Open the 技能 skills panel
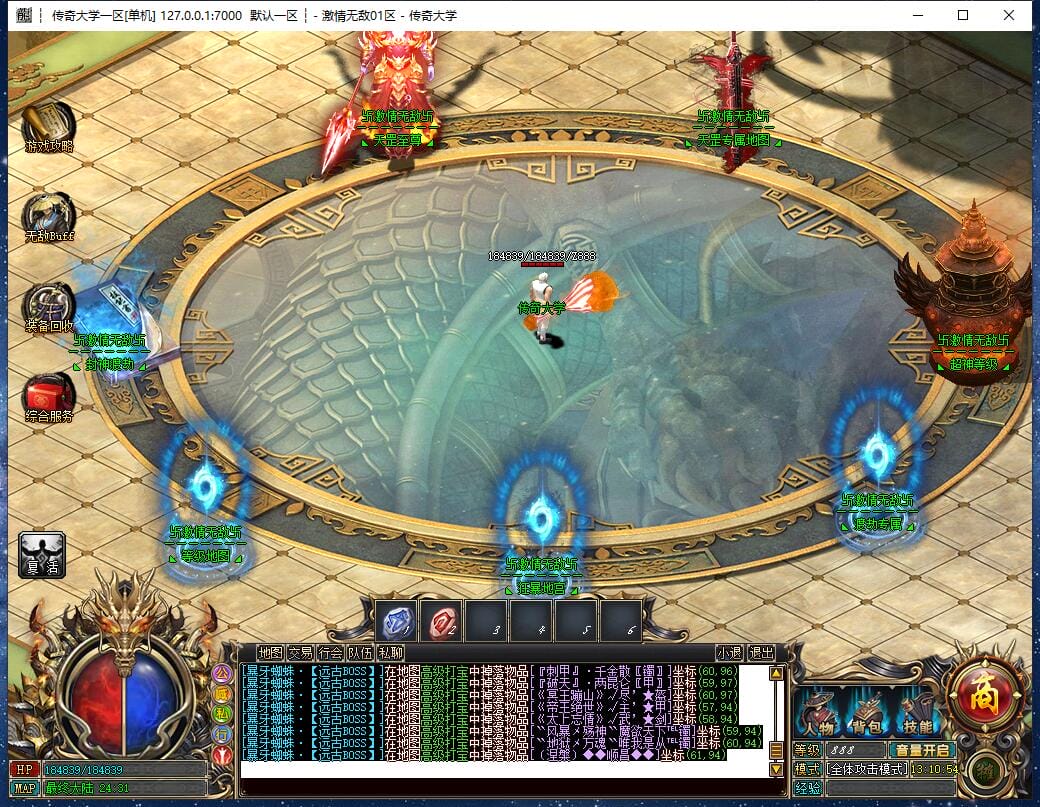This screenshot has height=807, width=1040. (x=916, y=712)
